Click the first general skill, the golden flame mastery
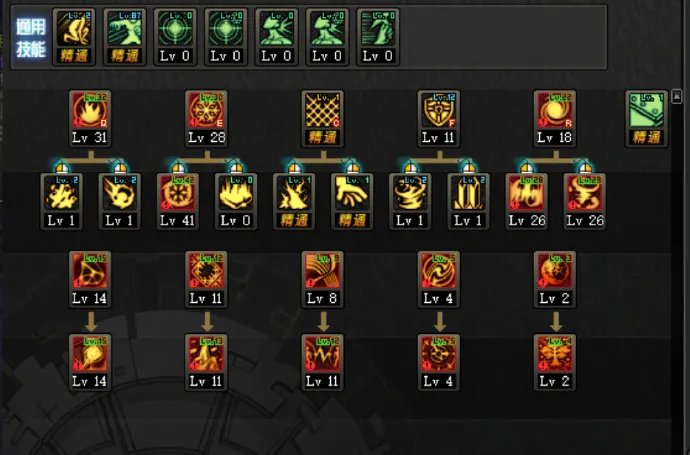 [73, 29]
